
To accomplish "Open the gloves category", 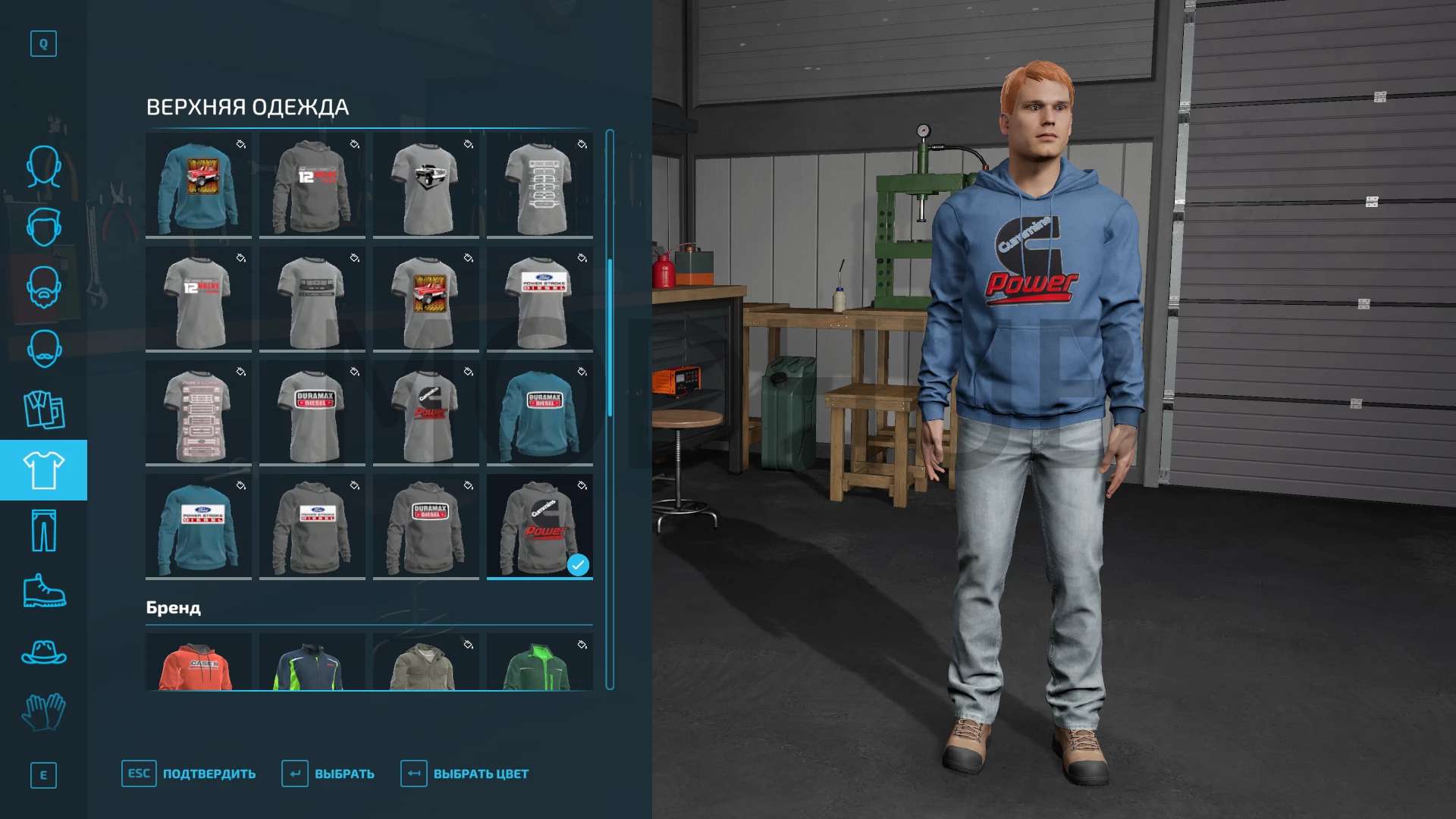I will (x=43, y=713).
